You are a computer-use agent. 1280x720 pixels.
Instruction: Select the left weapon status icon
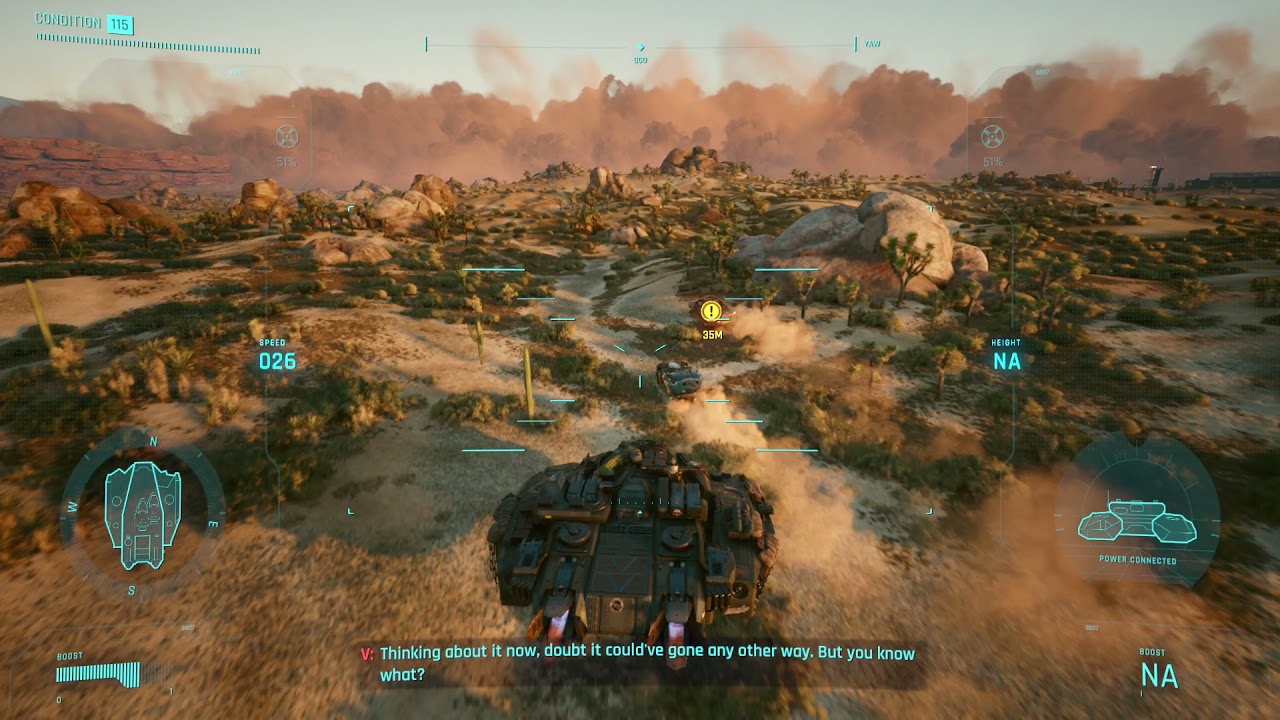click(287, 137)
